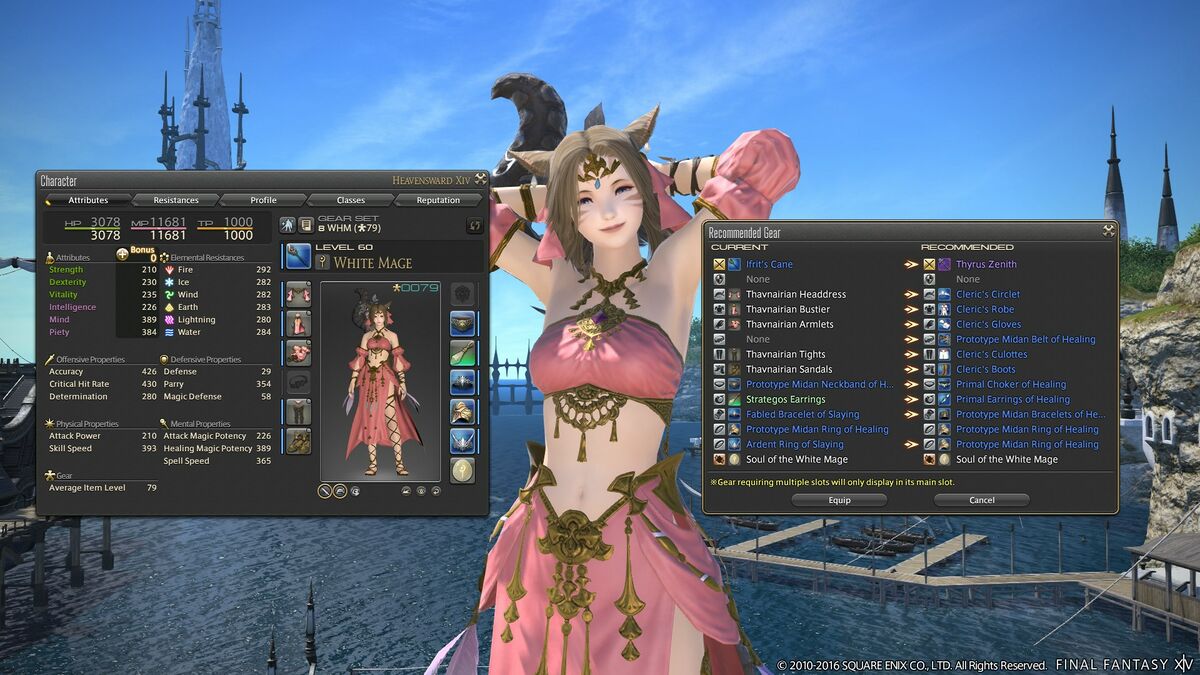Screen dimensions: 1200x675
Task: Close the Recommended Gear window
Action: click(1108, 231)
